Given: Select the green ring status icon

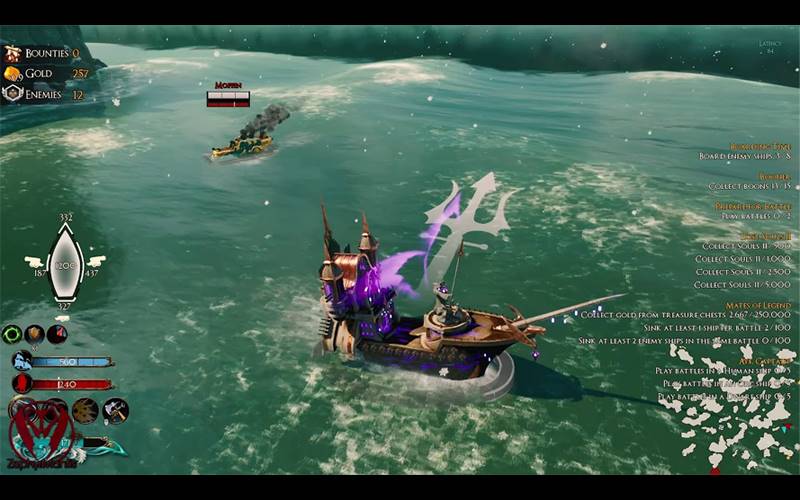Looking at the screenshot, I should tap(12, 334).
